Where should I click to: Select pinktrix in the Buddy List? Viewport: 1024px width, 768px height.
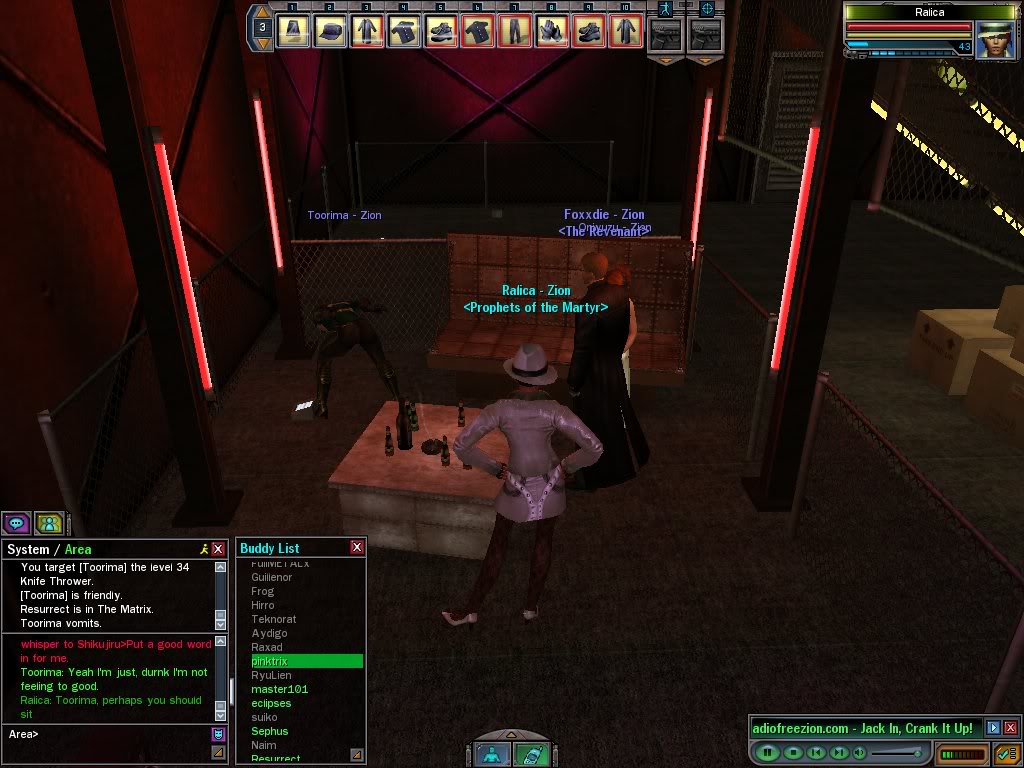click(306, 661)
